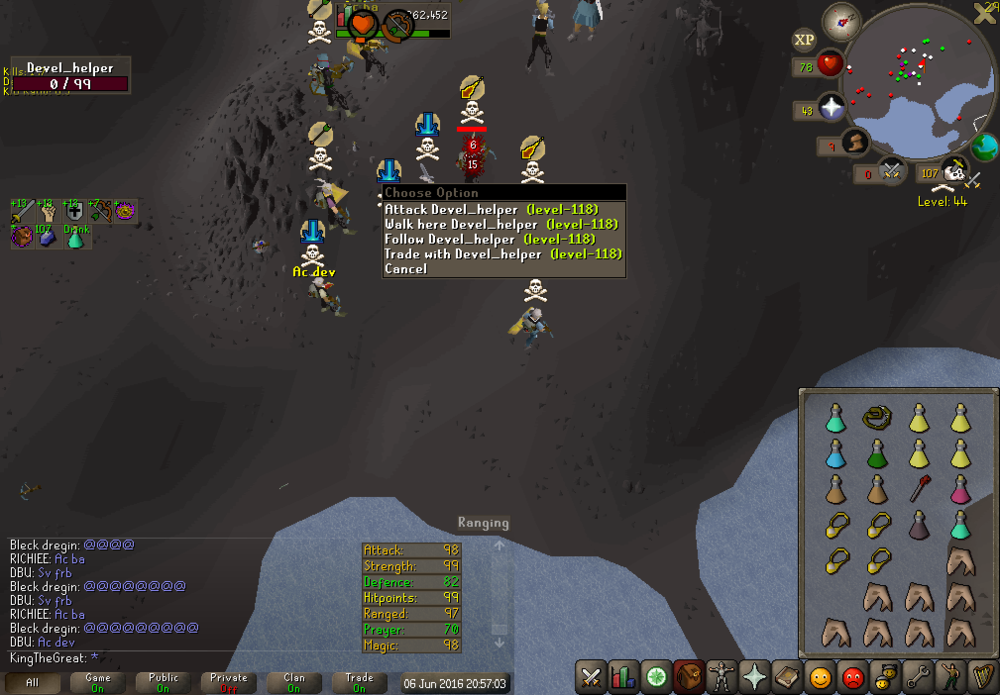Activate the prayer orb
This screenshot has height=695, width=1000.
click(831, 109)
